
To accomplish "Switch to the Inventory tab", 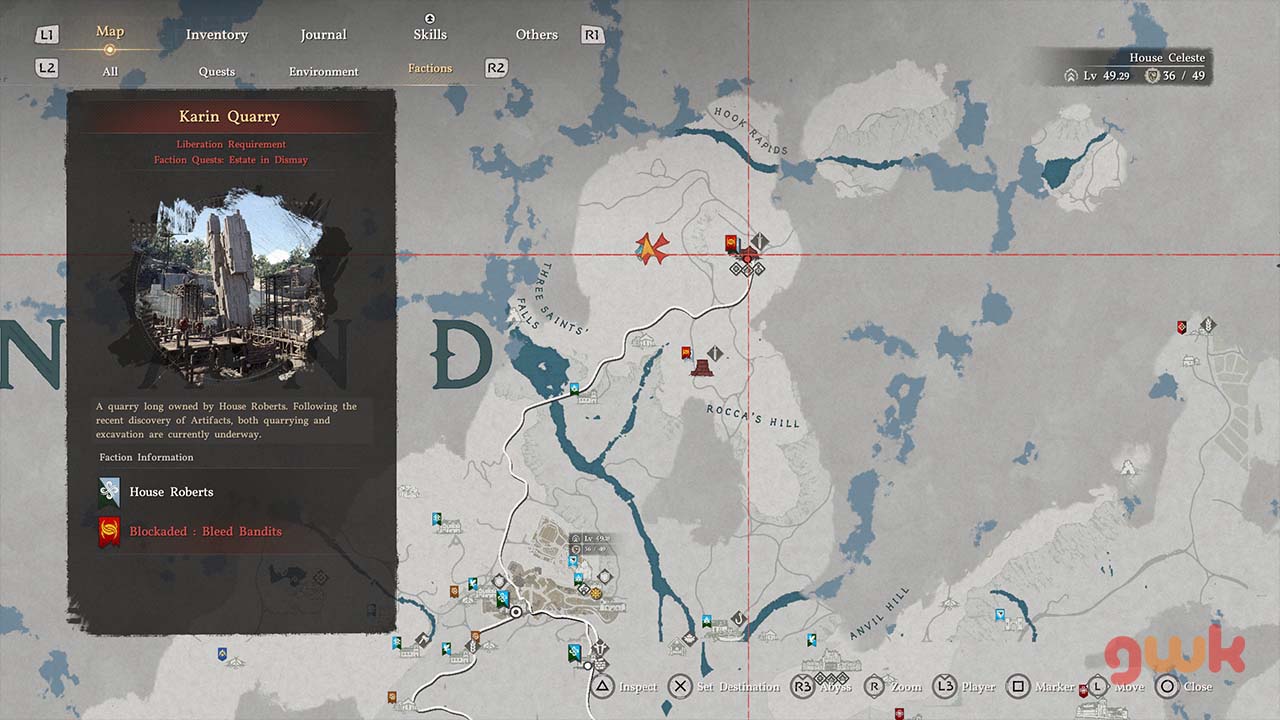I will click(x=216, y=35).
